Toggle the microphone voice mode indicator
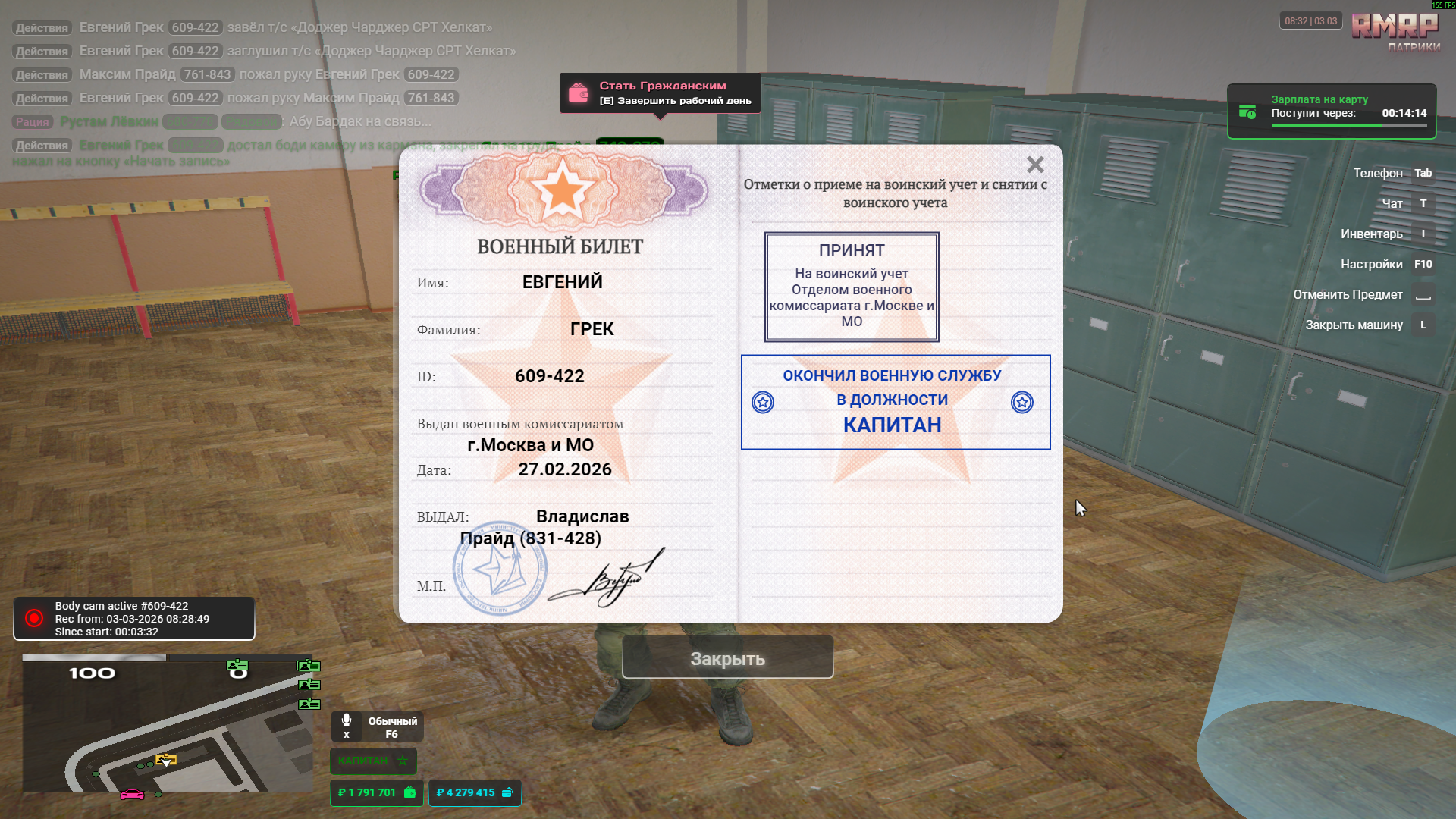1456x819 pixels. tap(377, 726)
